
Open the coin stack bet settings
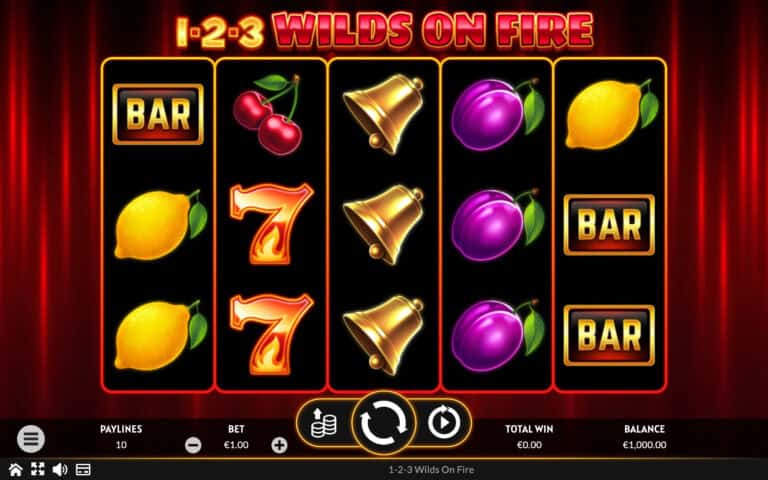click(x=321, y=424)
